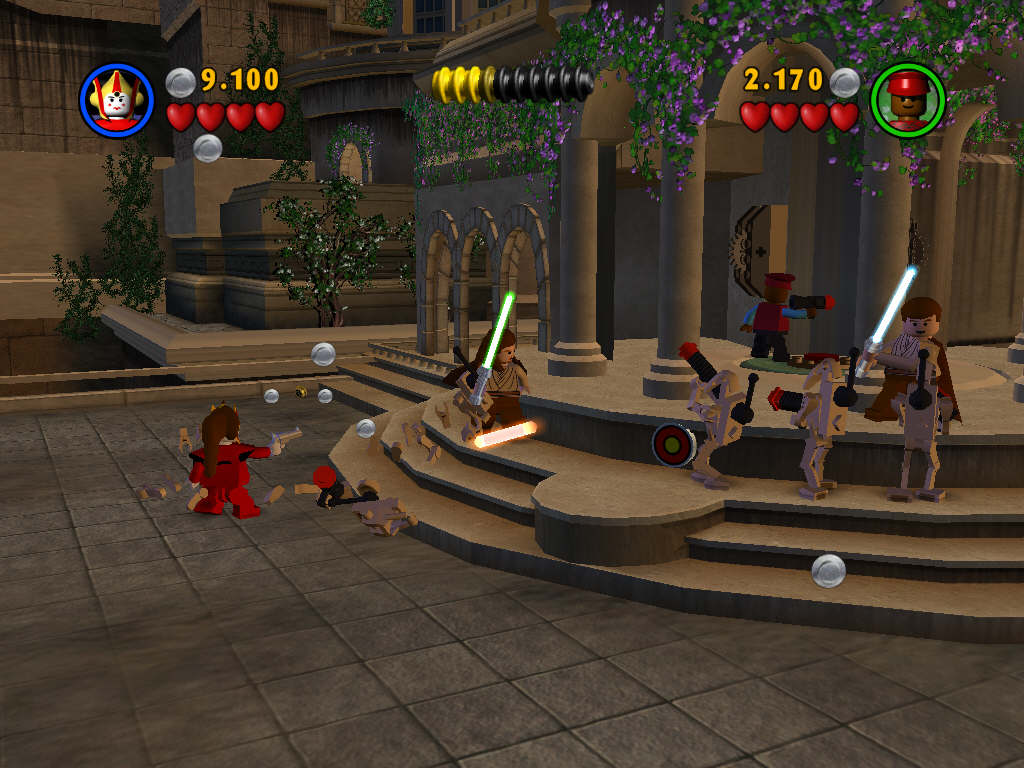Select the Captain Panaka player two portrait
Viewport: 1024px width, 768px height.
pos(907,100)
